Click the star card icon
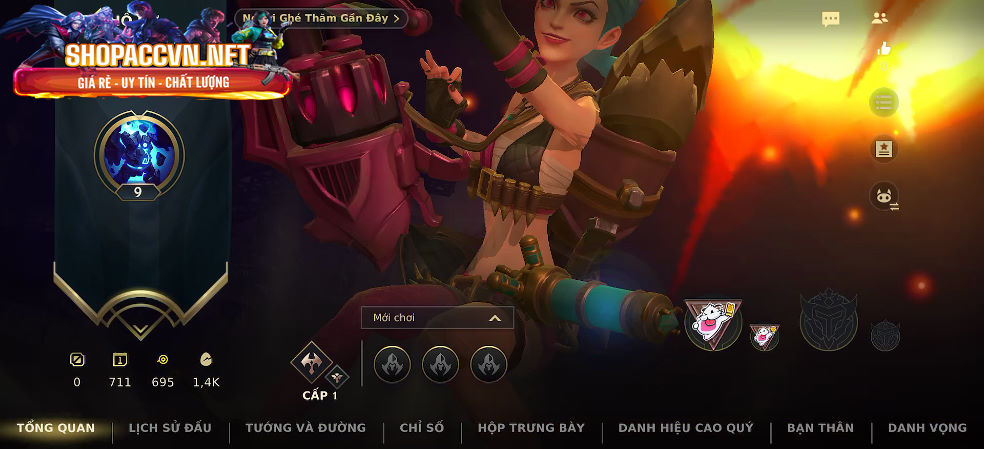This screenshot has width=984, height=449. [x=883, y=149]
